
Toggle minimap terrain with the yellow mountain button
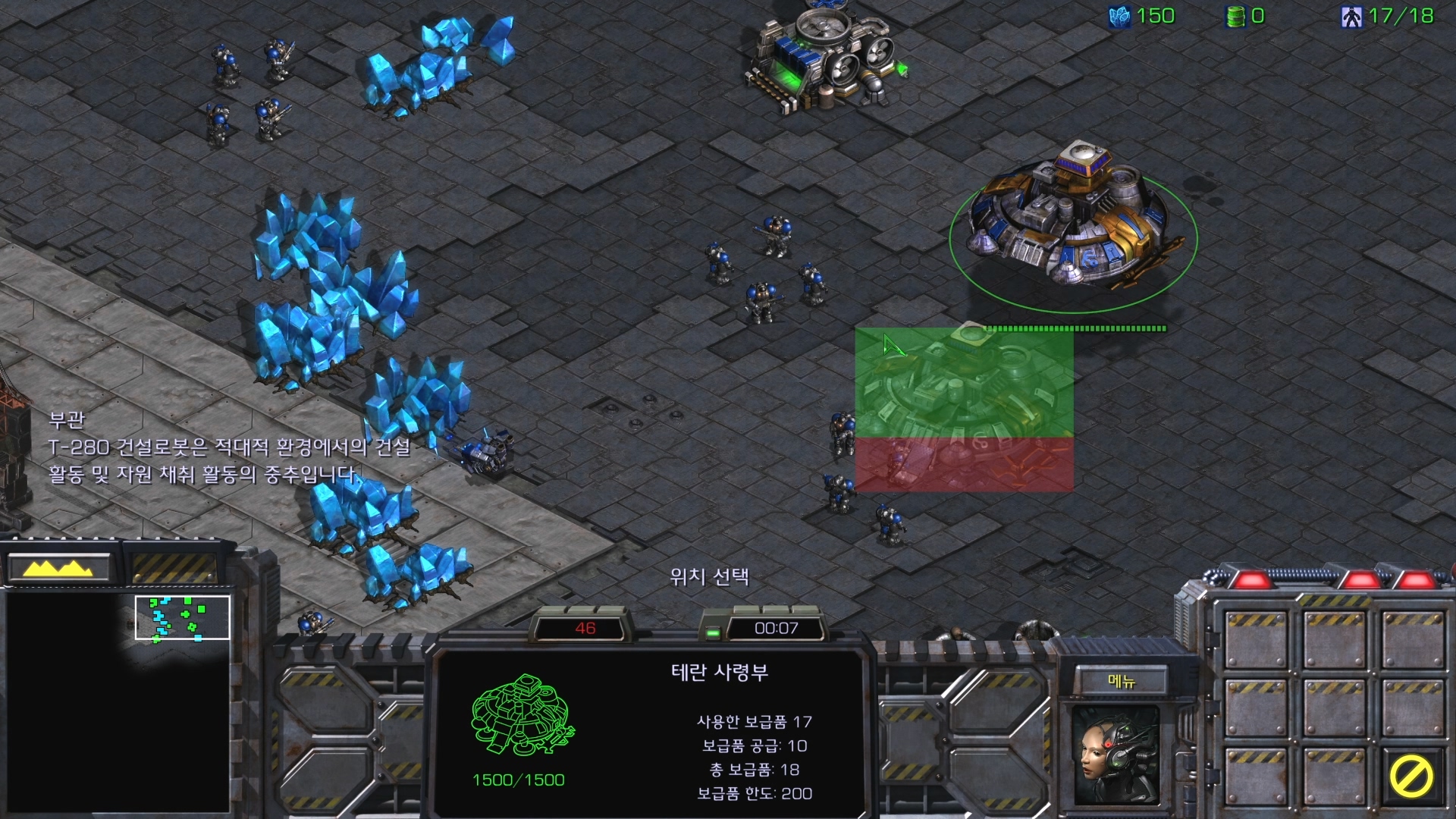tap(59, 568)
